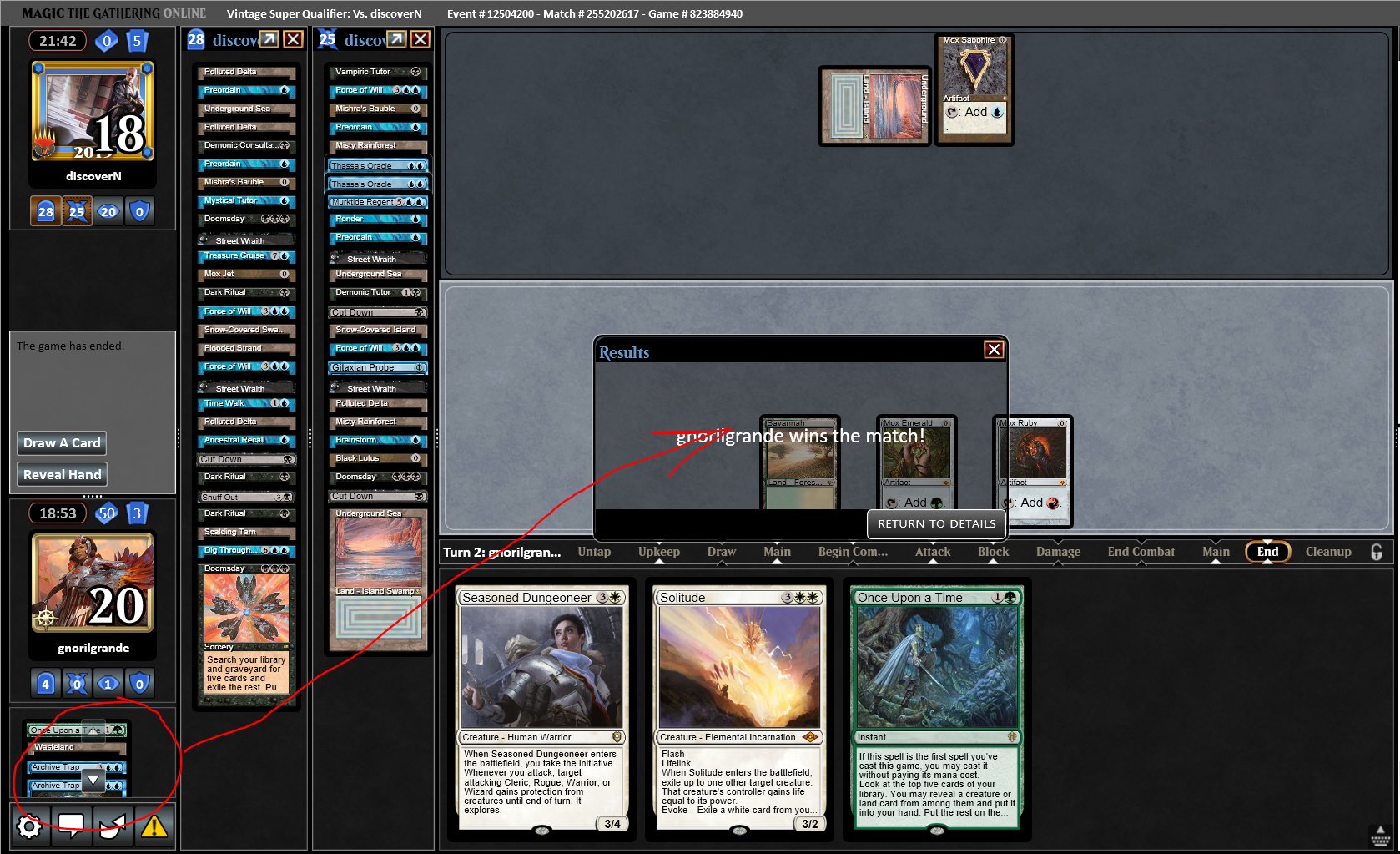Click the Draw A Card button
Screen dimensions: 1400x854
pos(61,443)
